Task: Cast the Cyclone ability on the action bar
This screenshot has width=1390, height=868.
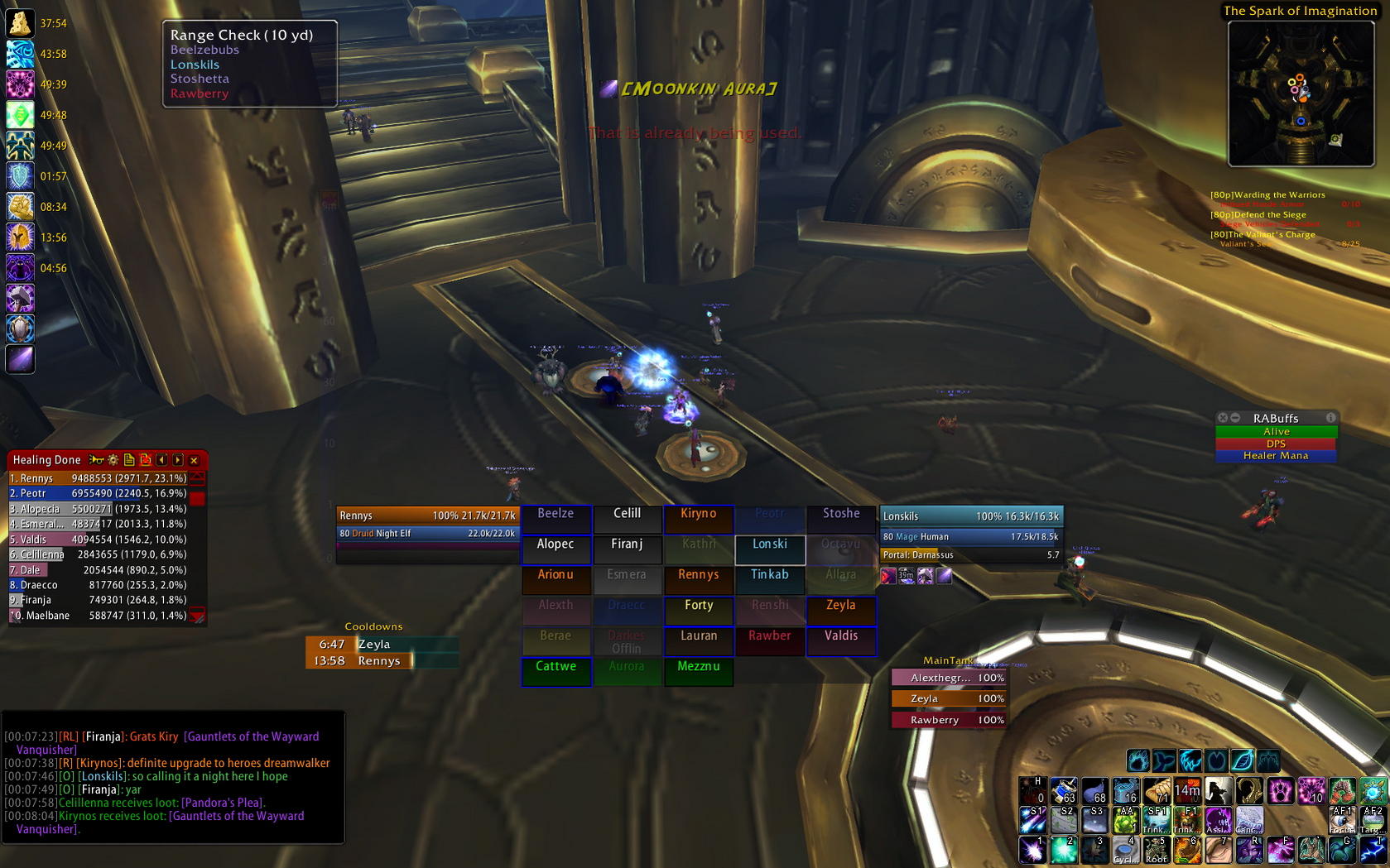Action: pos(1125,850)
